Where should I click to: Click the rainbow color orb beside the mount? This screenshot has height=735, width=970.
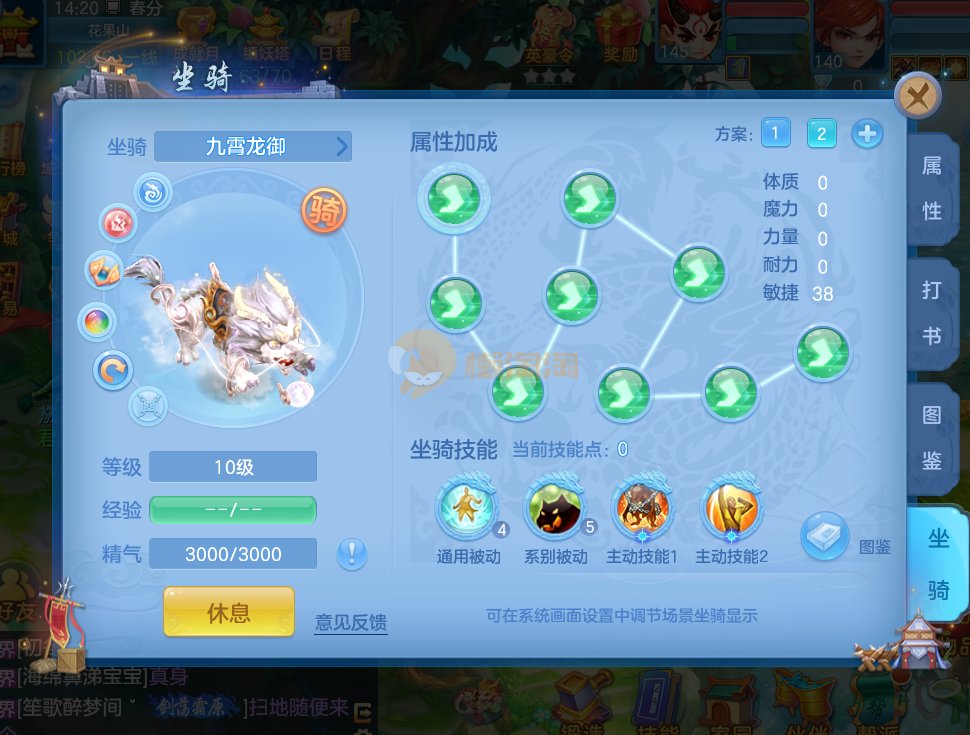pos(98,322)
